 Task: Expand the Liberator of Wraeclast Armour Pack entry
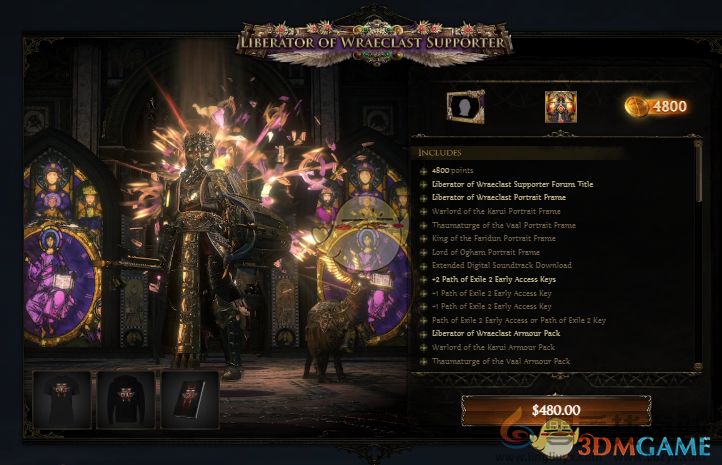[424, 333]
